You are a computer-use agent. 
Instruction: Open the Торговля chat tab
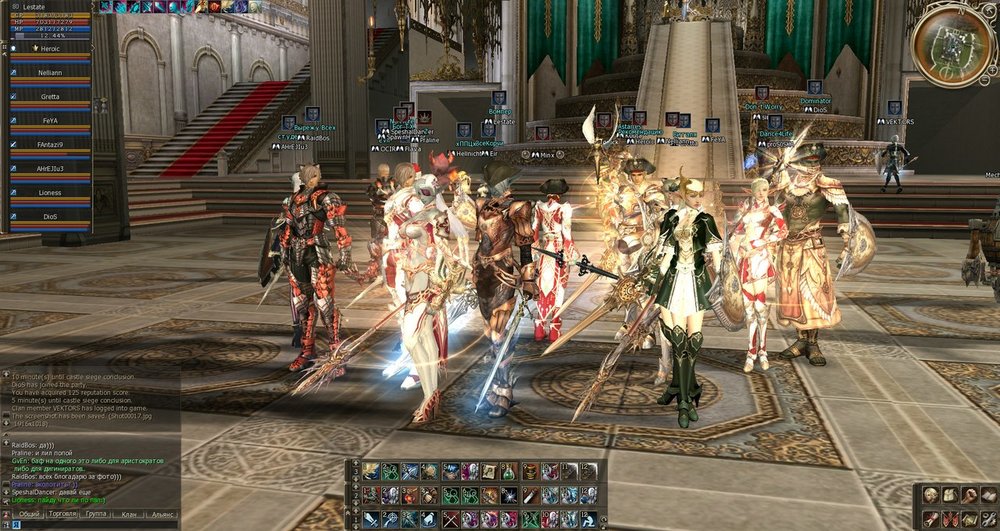(63, 513)
